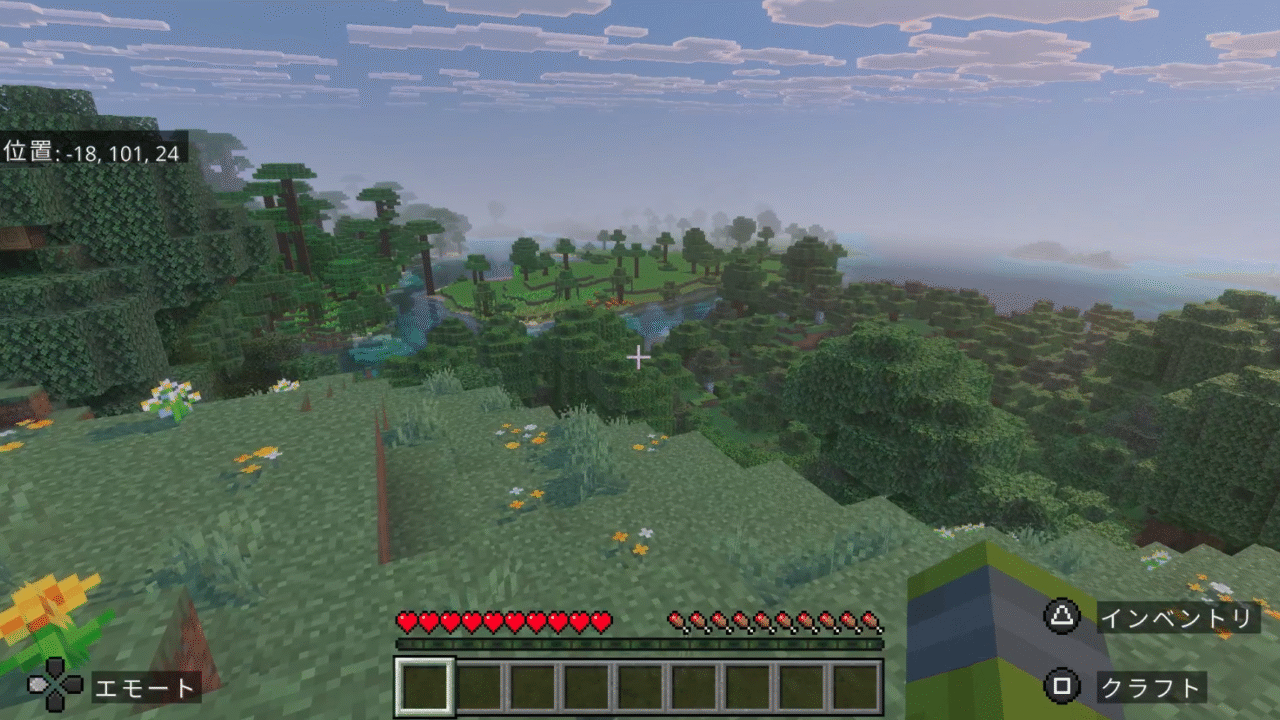1280x720 pixels.
Task: Click the rightmost heart in the health bar
Action: click(x=600, y=622)
